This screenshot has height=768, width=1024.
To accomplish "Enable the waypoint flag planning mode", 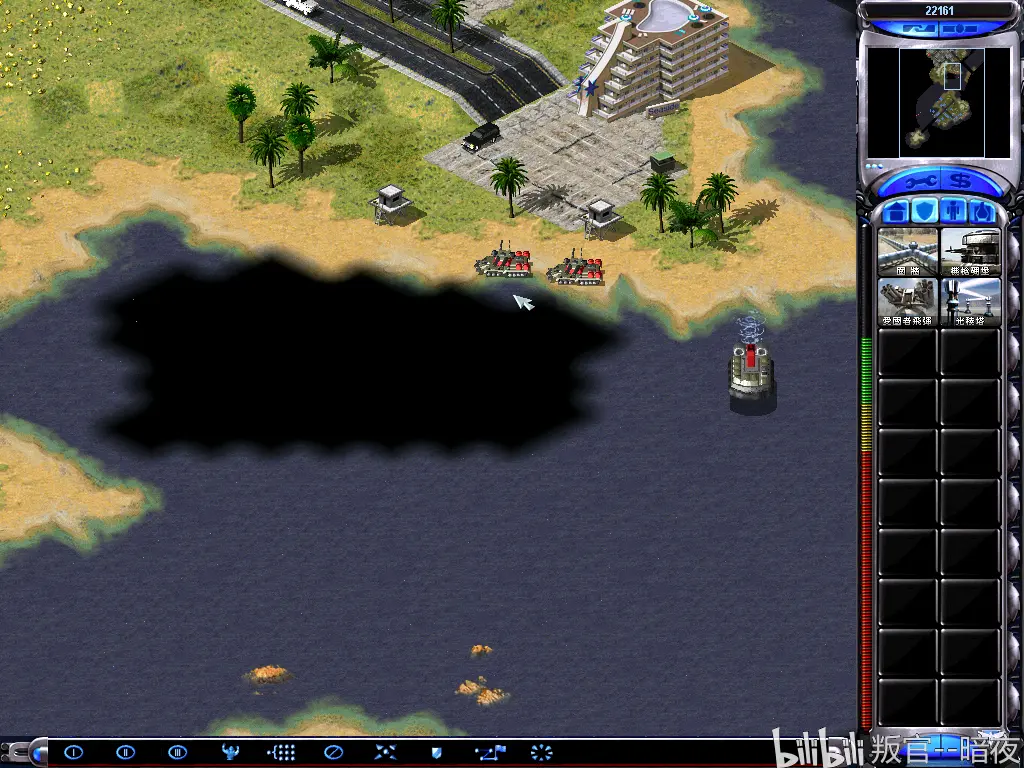I will 490,752.
